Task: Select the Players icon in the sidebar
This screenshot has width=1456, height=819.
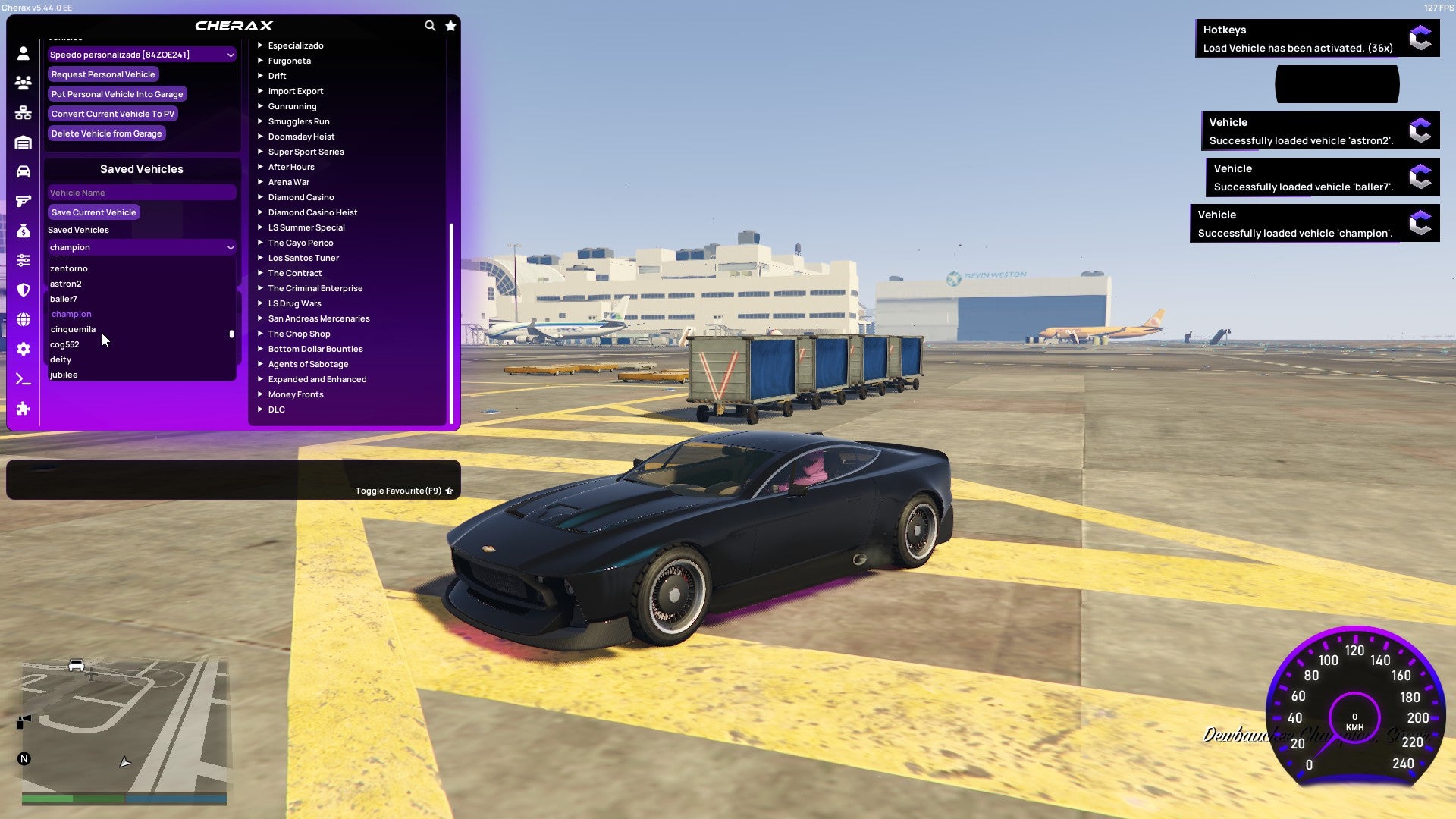Action: tap(23, 83)
